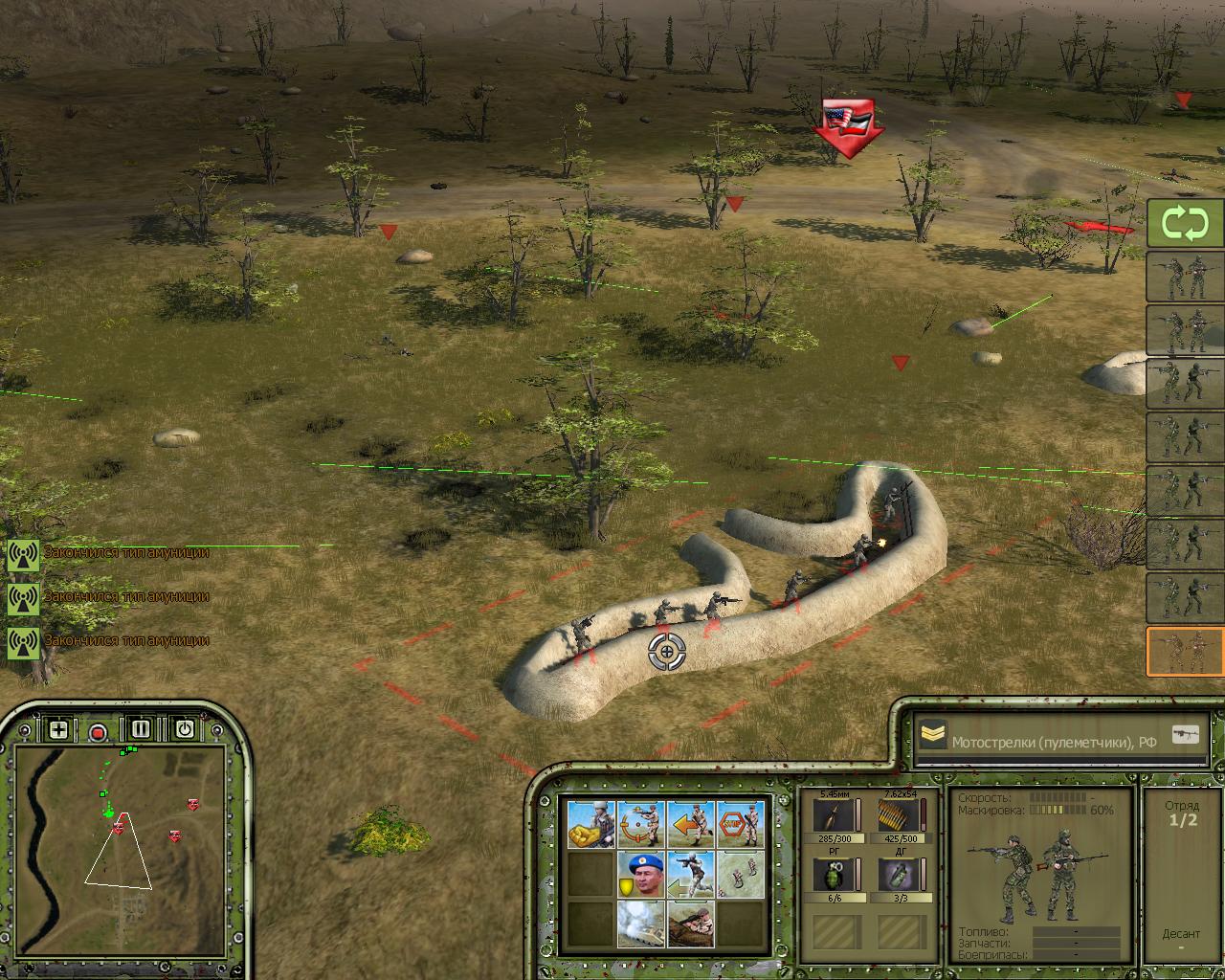
Task: Click the green cycle arrows squad button
Action: pyautogui.click(x=1185, y=224)
